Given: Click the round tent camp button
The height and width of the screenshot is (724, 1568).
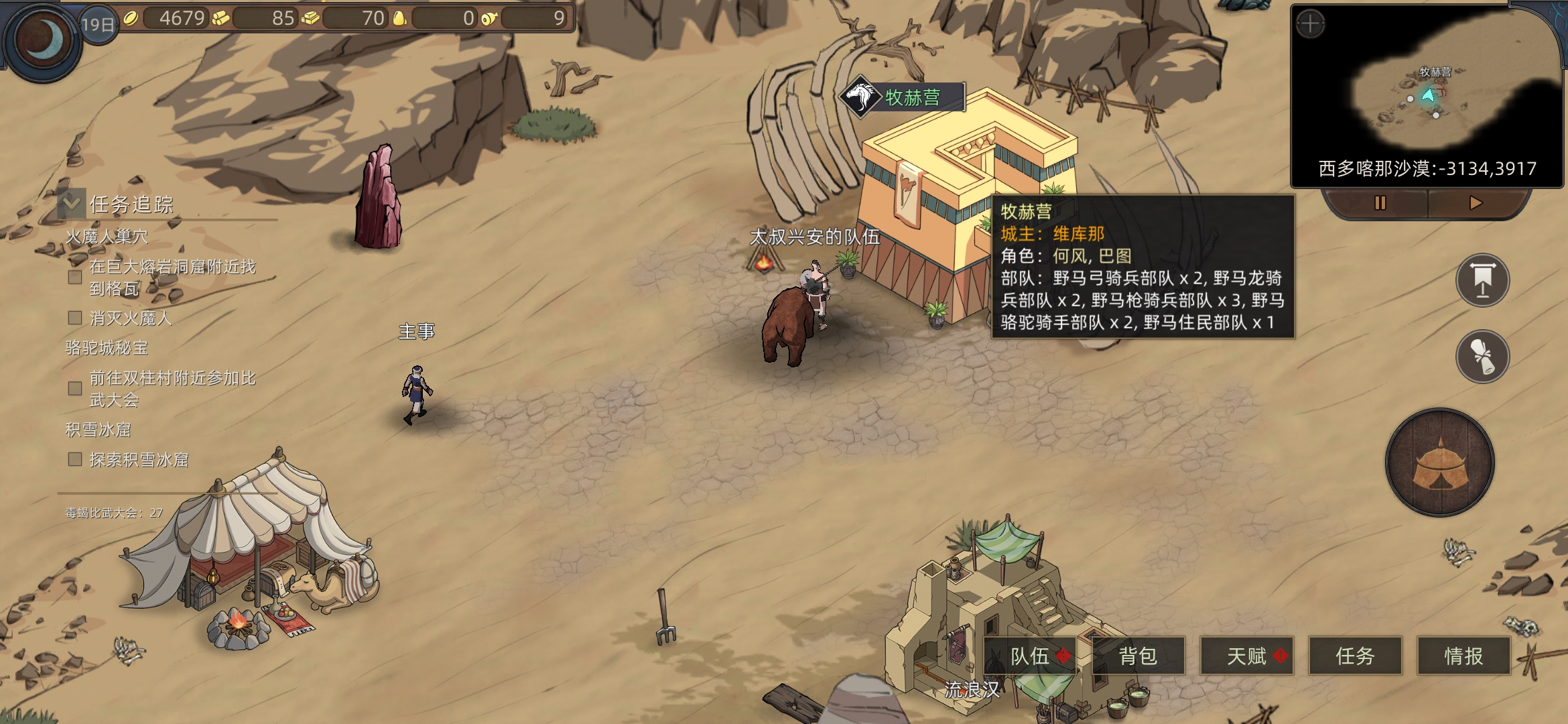Looking at the screenshot, I should (1440, 463).
